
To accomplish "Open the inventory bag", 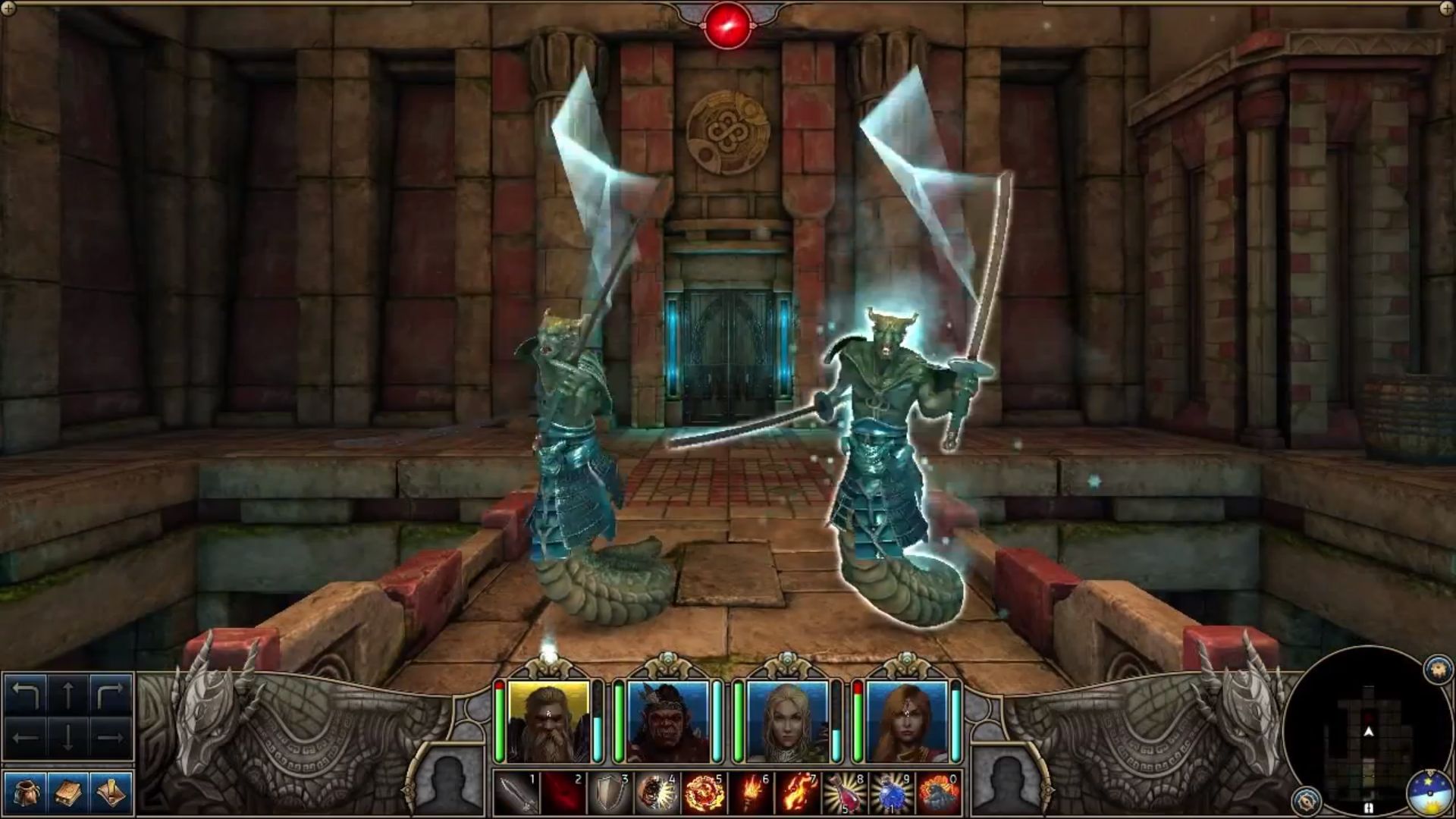I will tap(25, 792).
